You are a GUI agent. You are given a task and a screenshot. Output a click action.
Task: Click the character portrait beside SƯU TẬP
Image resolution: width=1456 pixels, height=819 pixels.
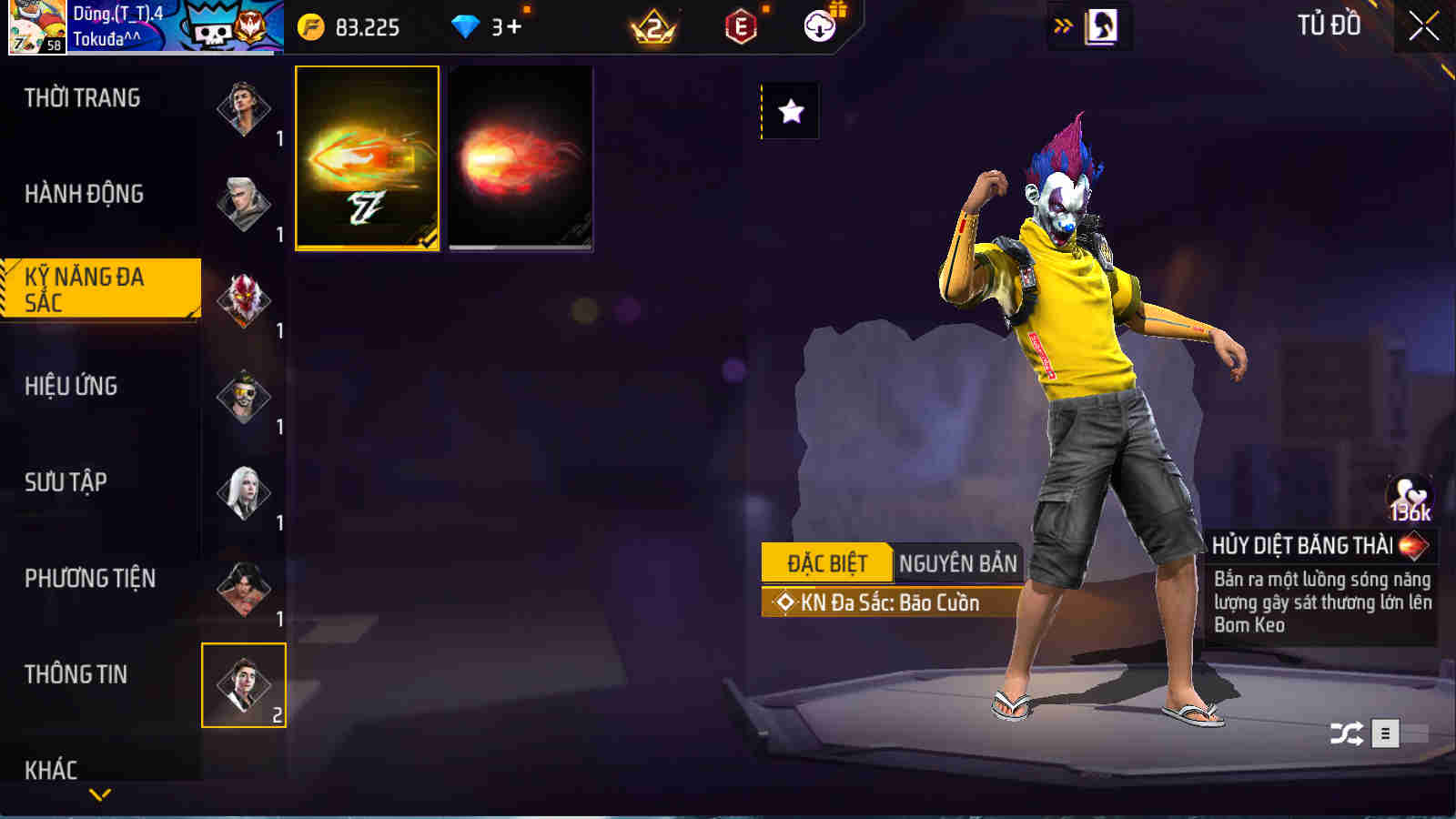245,492
